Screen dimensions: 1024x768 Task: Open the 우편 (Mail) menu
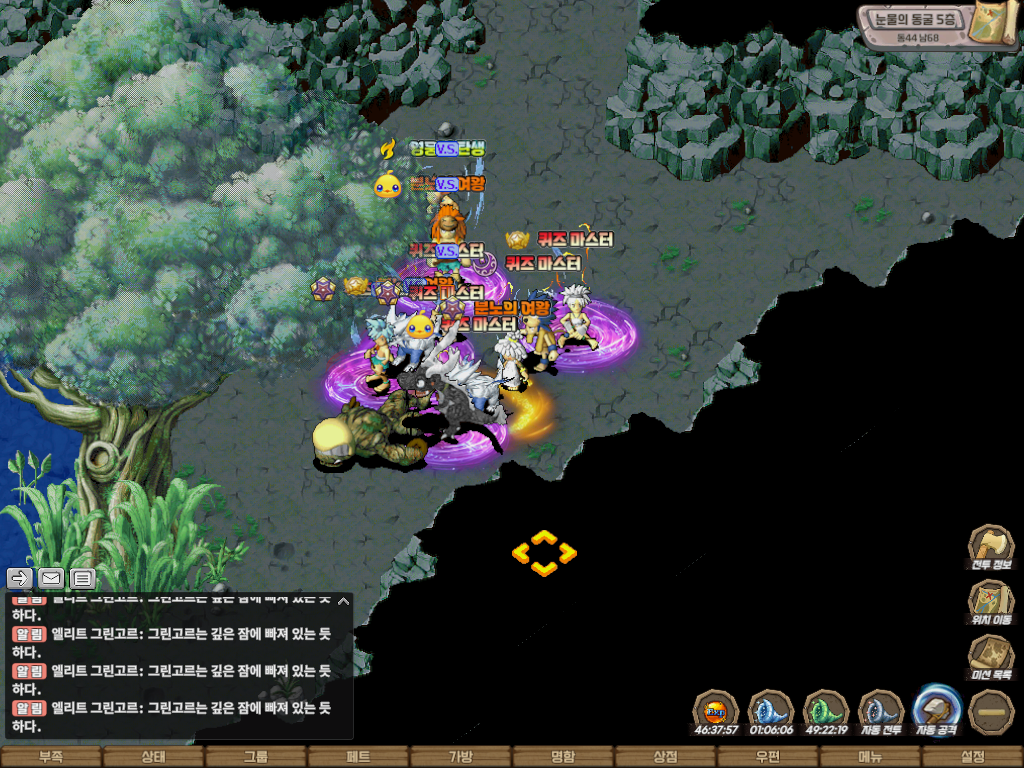click(x=768, y=757)
